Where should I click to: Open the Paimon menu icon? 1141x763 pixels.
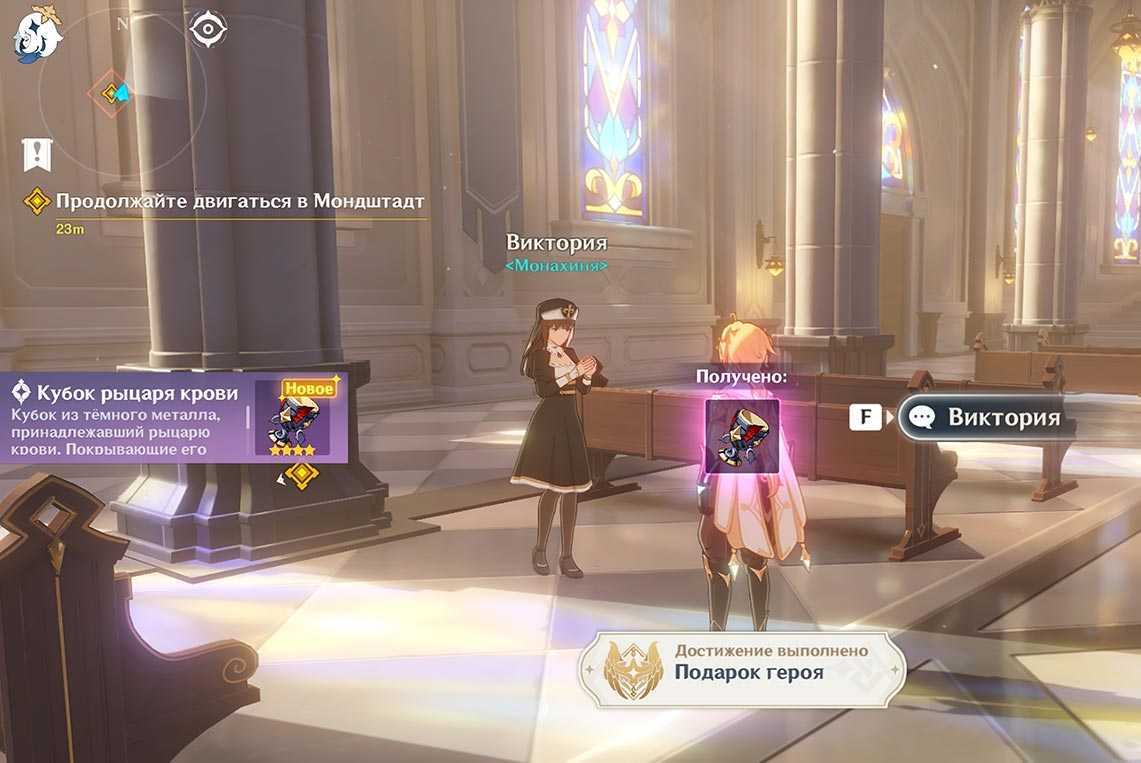coord(37,34)
